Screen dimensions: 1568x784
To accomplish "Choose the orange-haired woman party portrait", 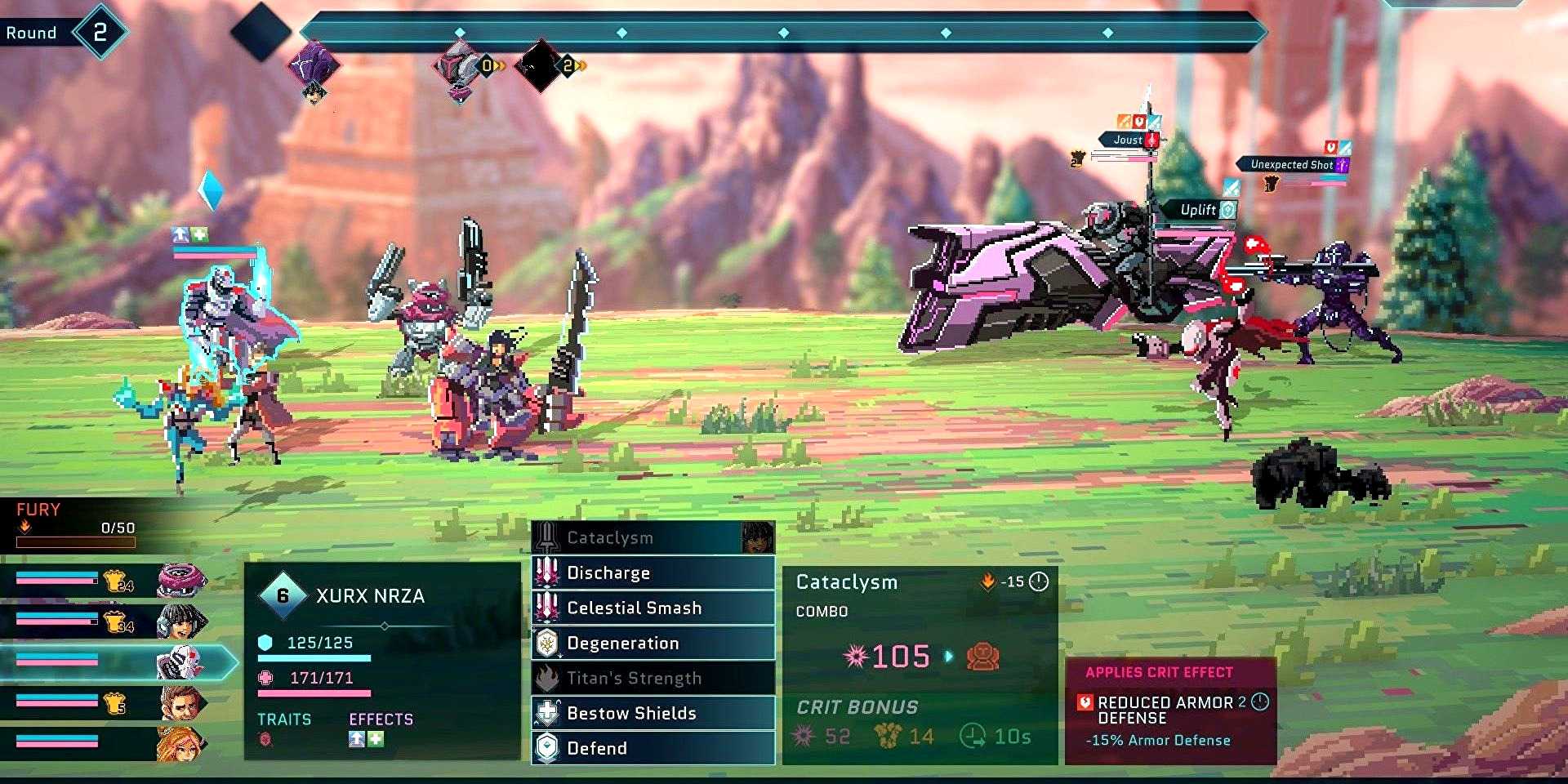I will pyautogui.click(x=180, y=743).
